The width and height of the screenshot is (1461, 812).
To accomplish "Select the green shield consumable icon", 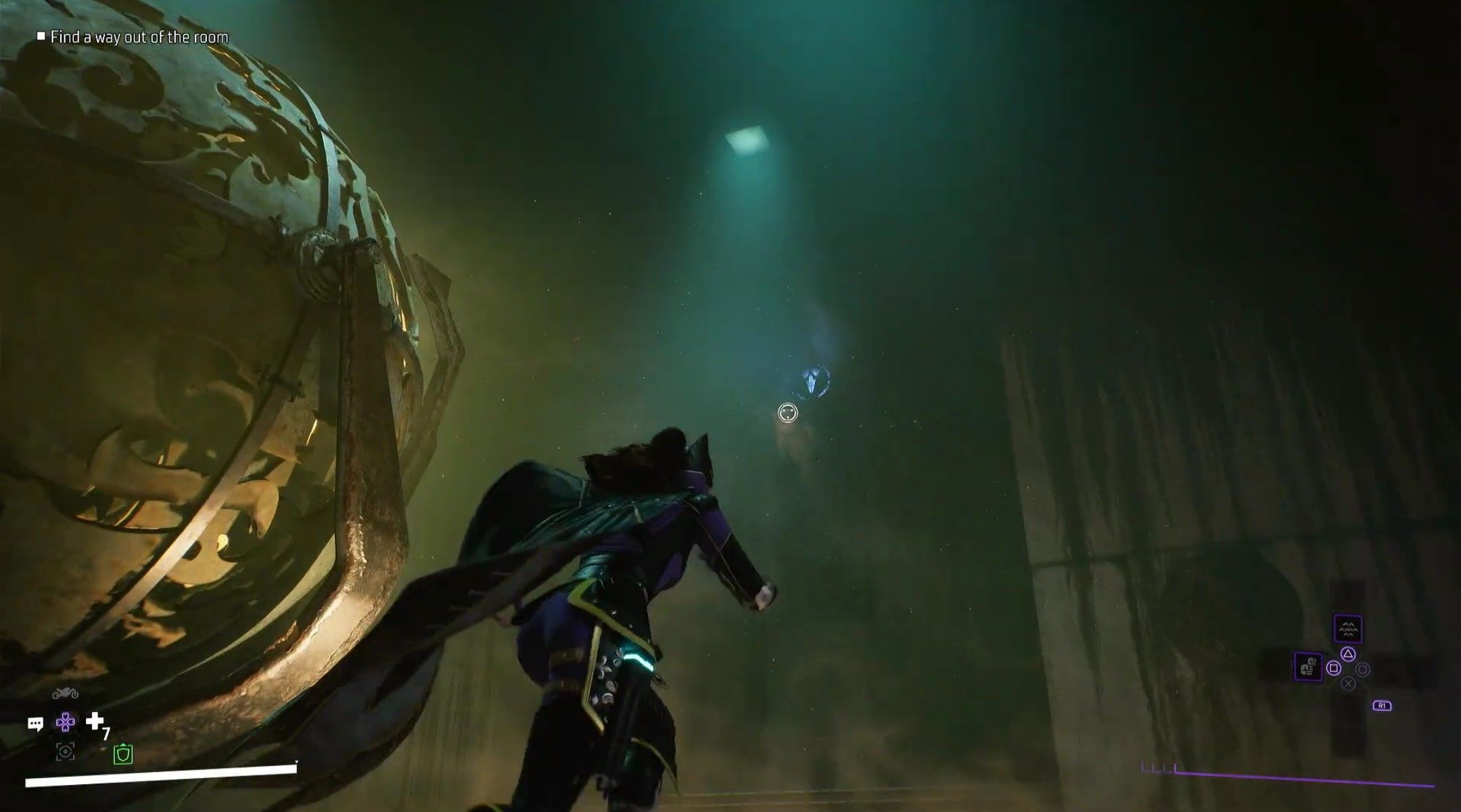I will coord(123,755).
